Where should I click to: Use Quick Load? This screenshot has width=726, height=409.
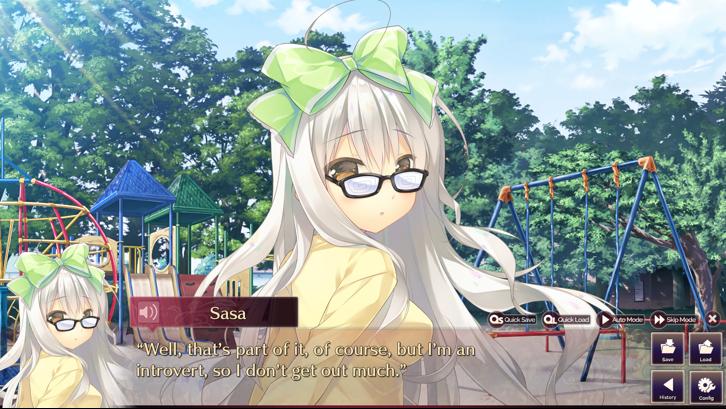point(567,319)
